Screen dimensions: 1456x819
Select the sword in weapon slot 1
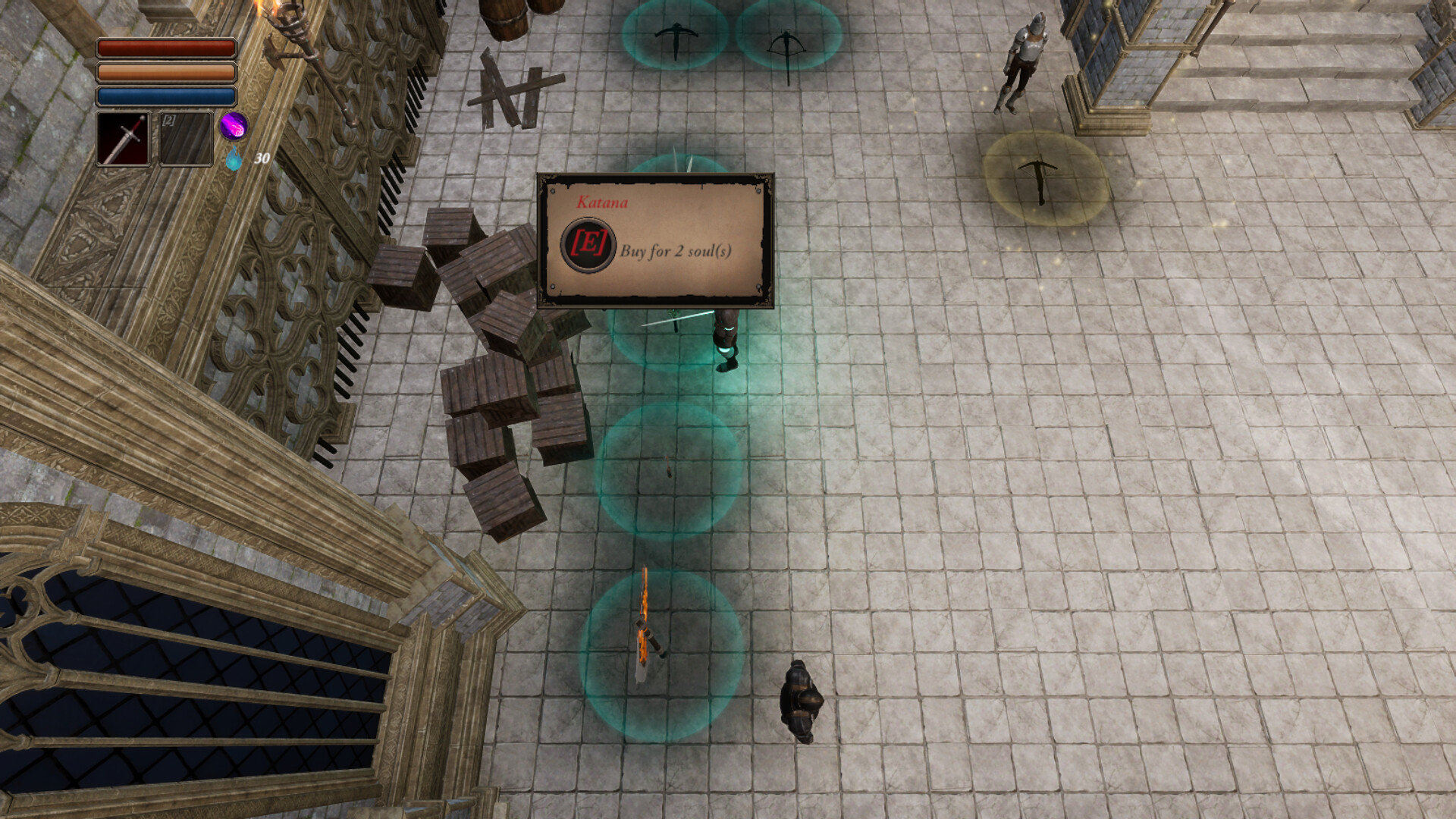click(124, 139)
